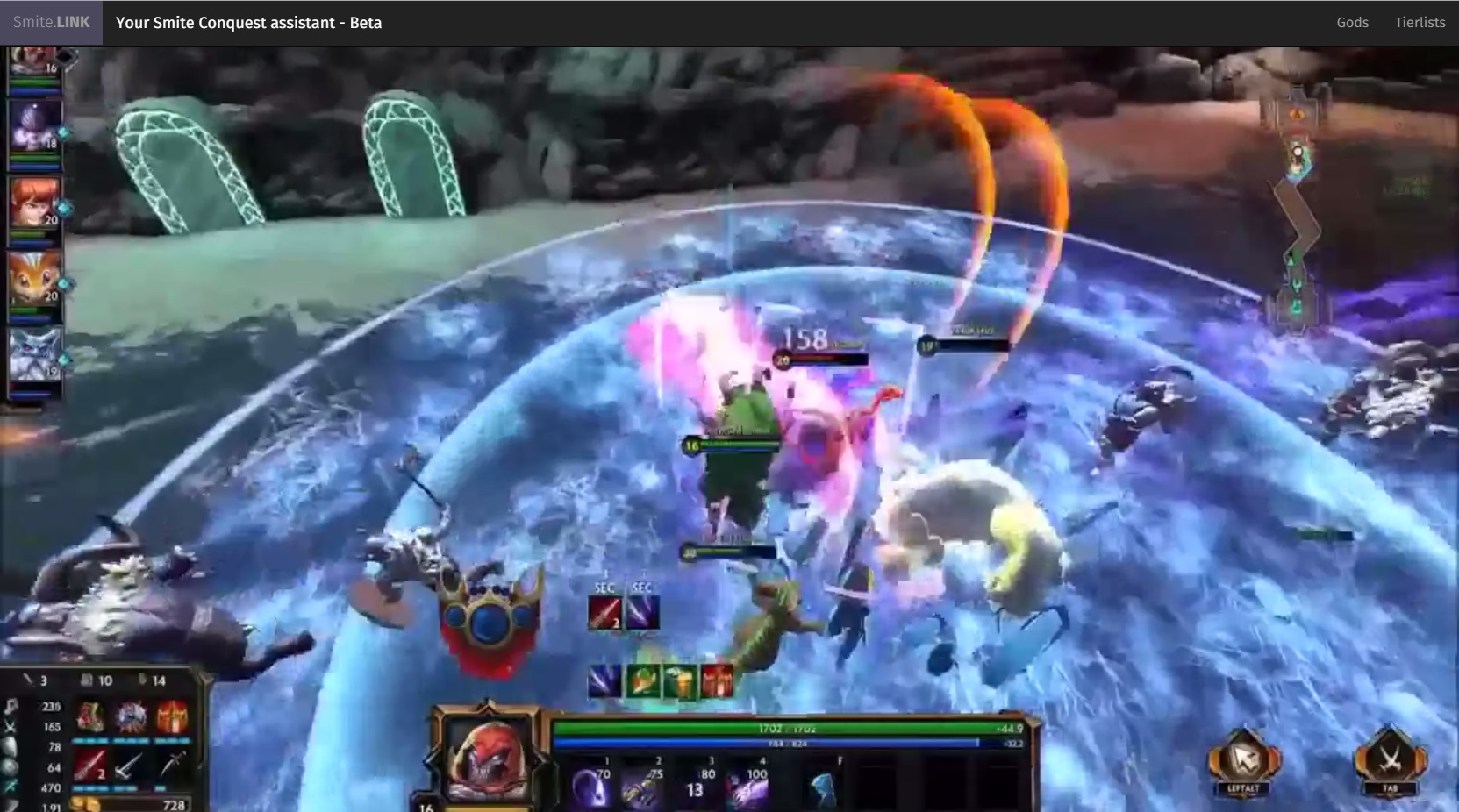The width and height of the screenshot is (1459, 812).
Task: Click the Smite Conquest assistant Beta title
Action: pos(249,23)
